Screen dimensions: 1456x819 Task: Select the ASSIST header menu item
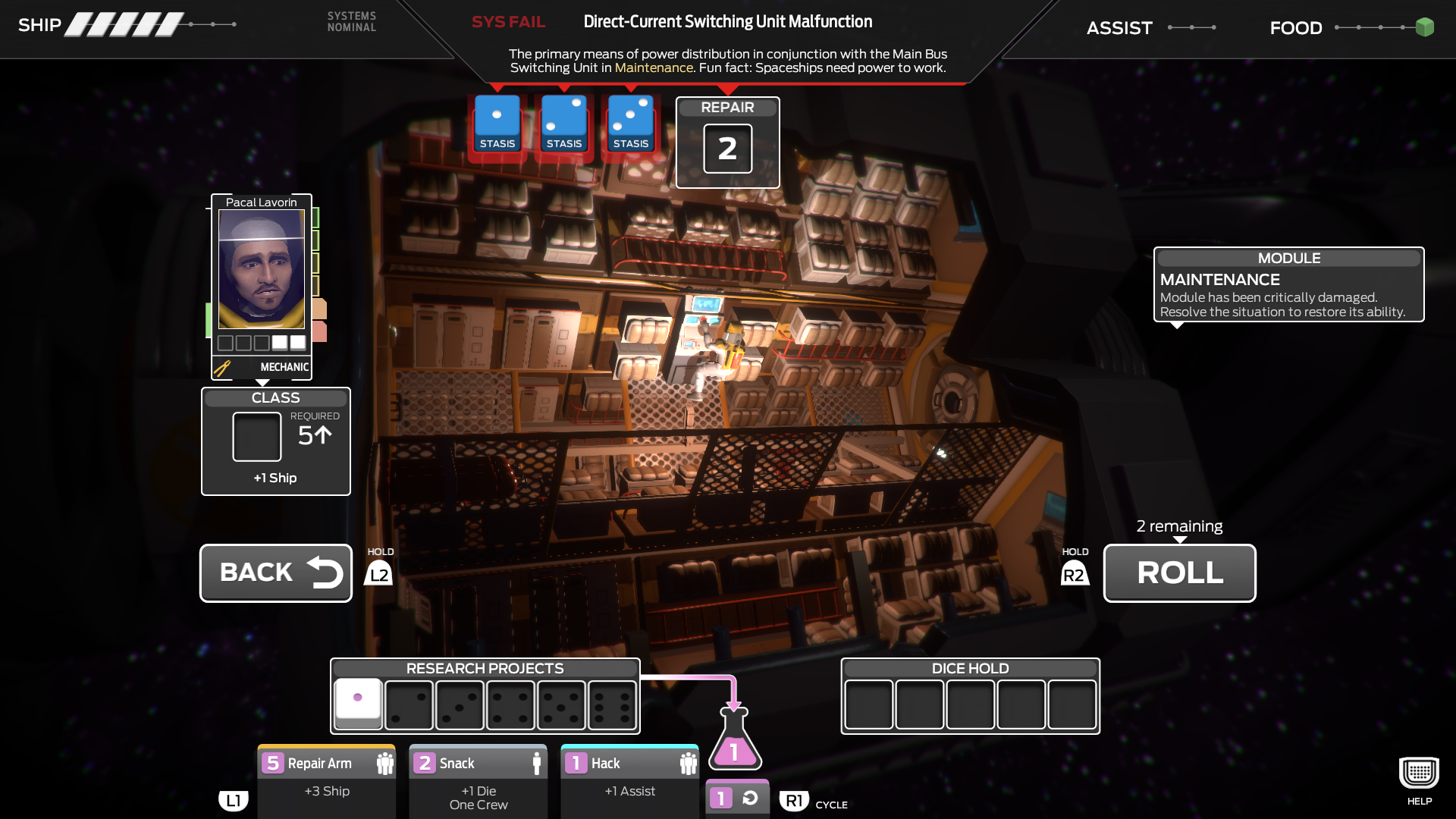click(x=1119, y=27)
